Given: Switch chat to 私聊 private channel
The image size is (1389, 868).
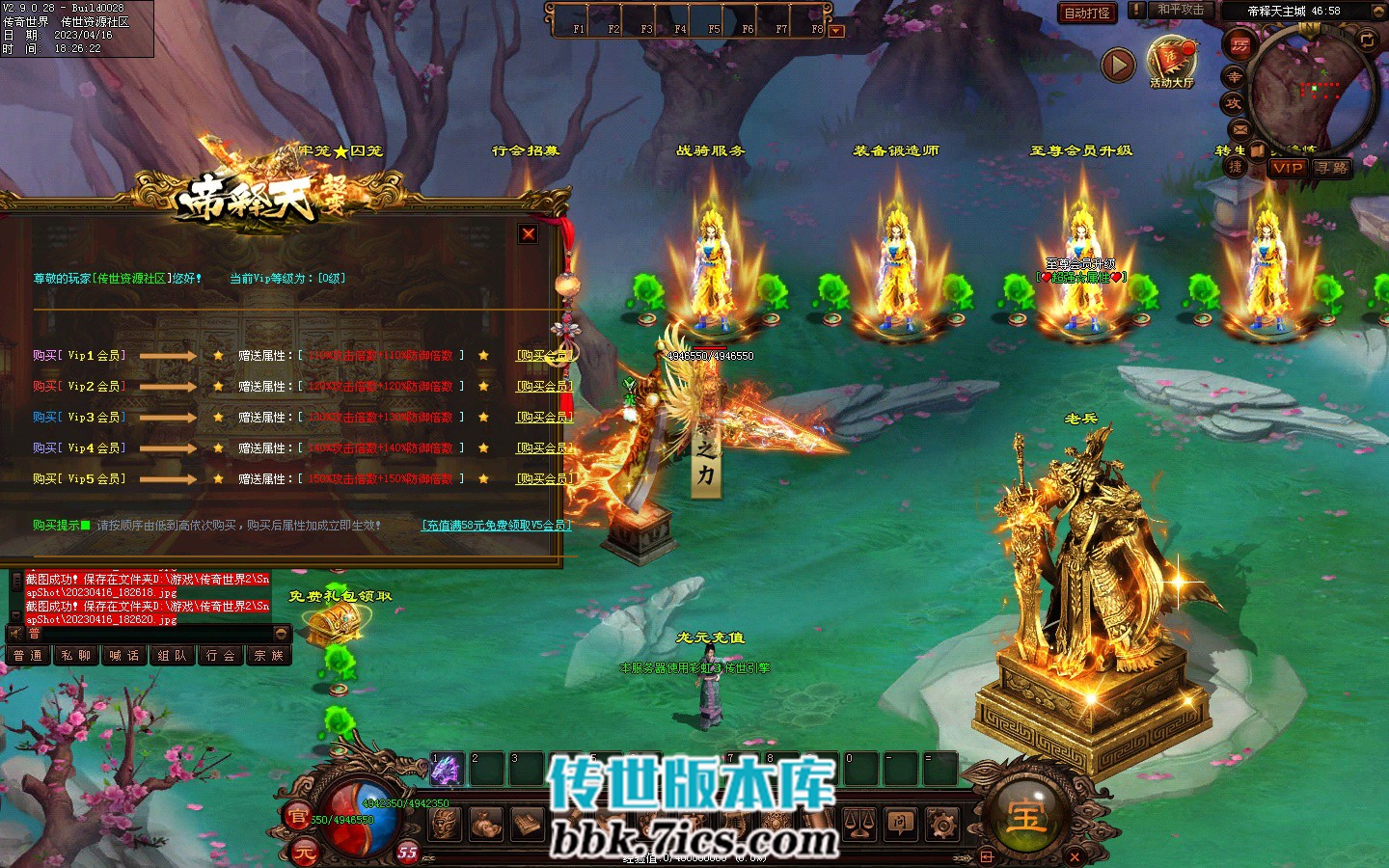Looking at the screenshot, I should click(x=76, y=656).
